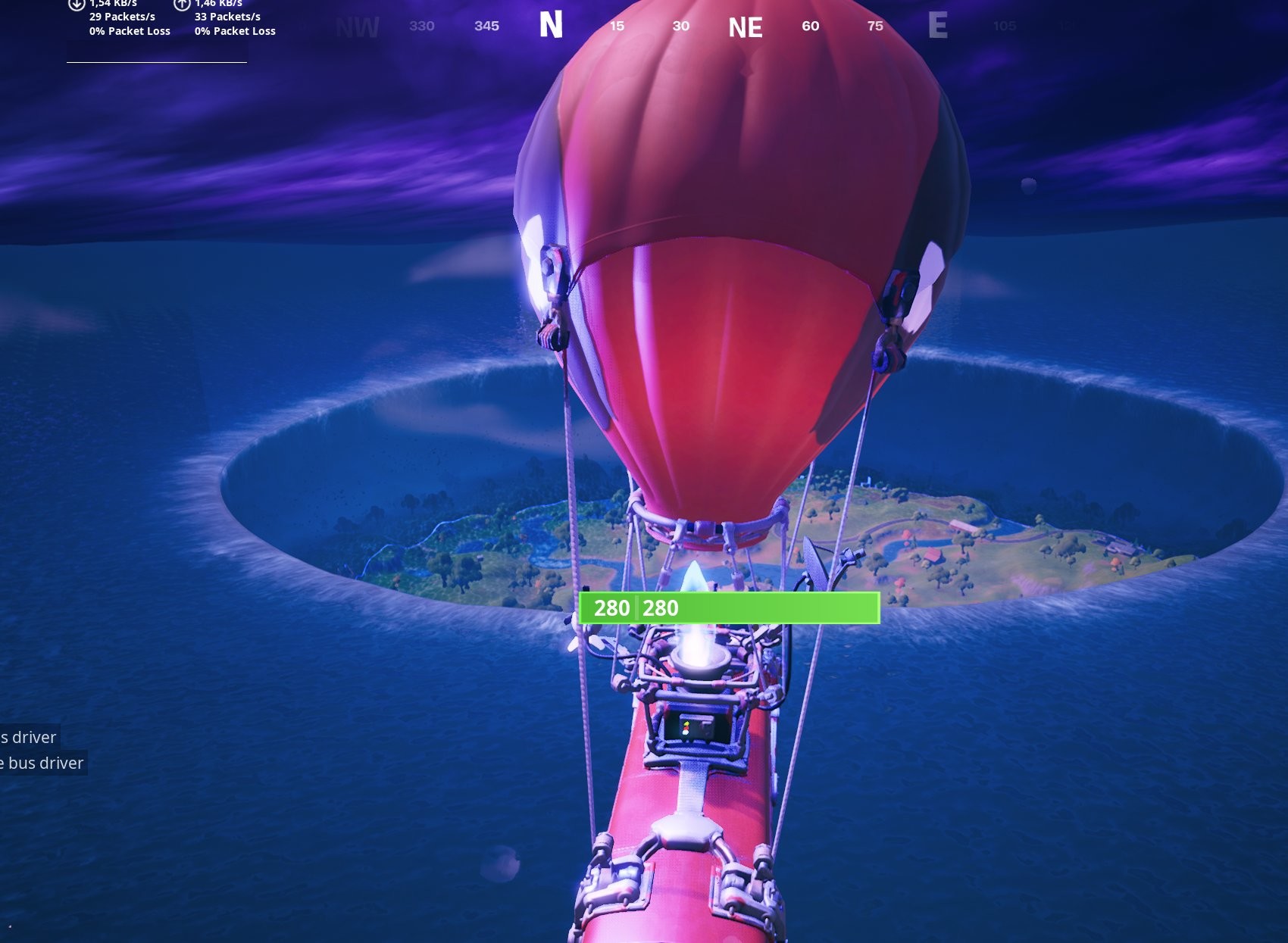Select the E marker on the compass

(939, 25)
